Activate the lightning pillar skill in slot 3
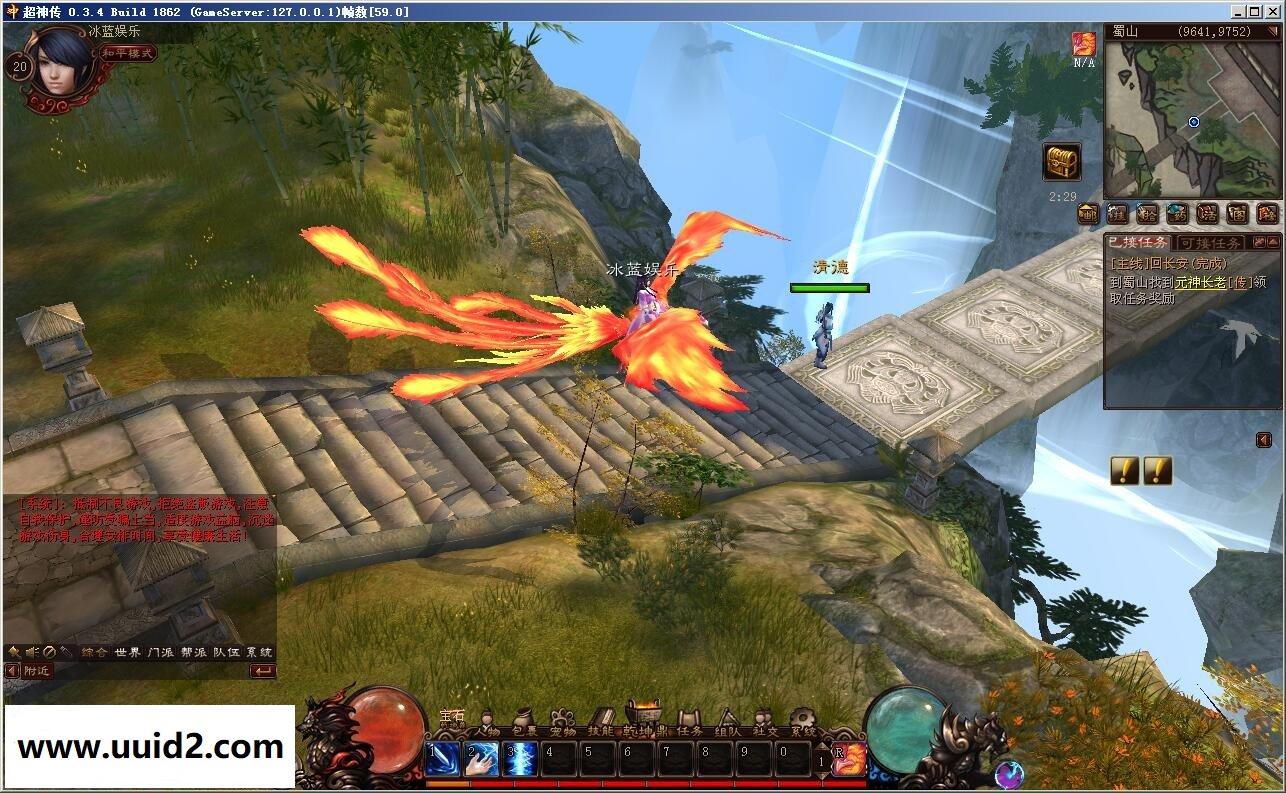 coord(521,759)
